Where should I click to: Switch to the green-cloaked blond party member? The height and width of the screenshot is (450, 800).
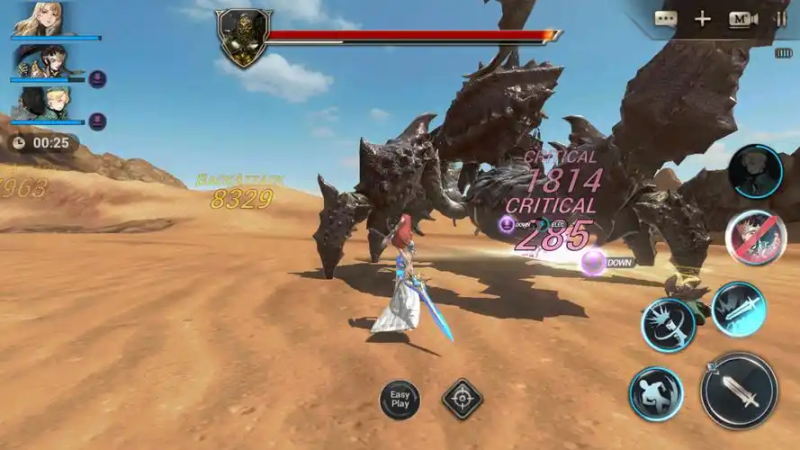(42, 104)
